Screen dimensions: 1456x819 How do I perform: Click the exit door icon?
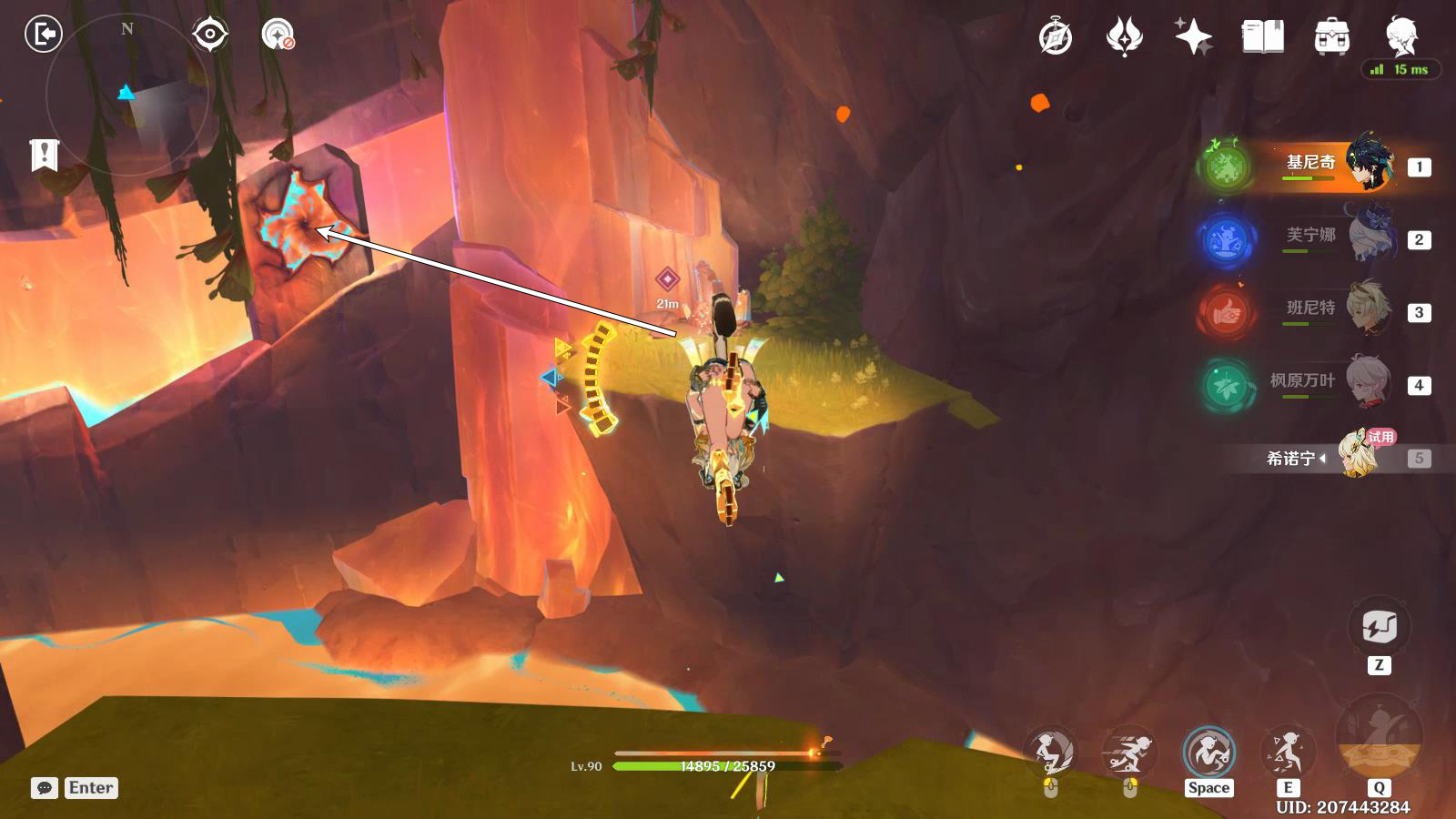coord(43,35)
